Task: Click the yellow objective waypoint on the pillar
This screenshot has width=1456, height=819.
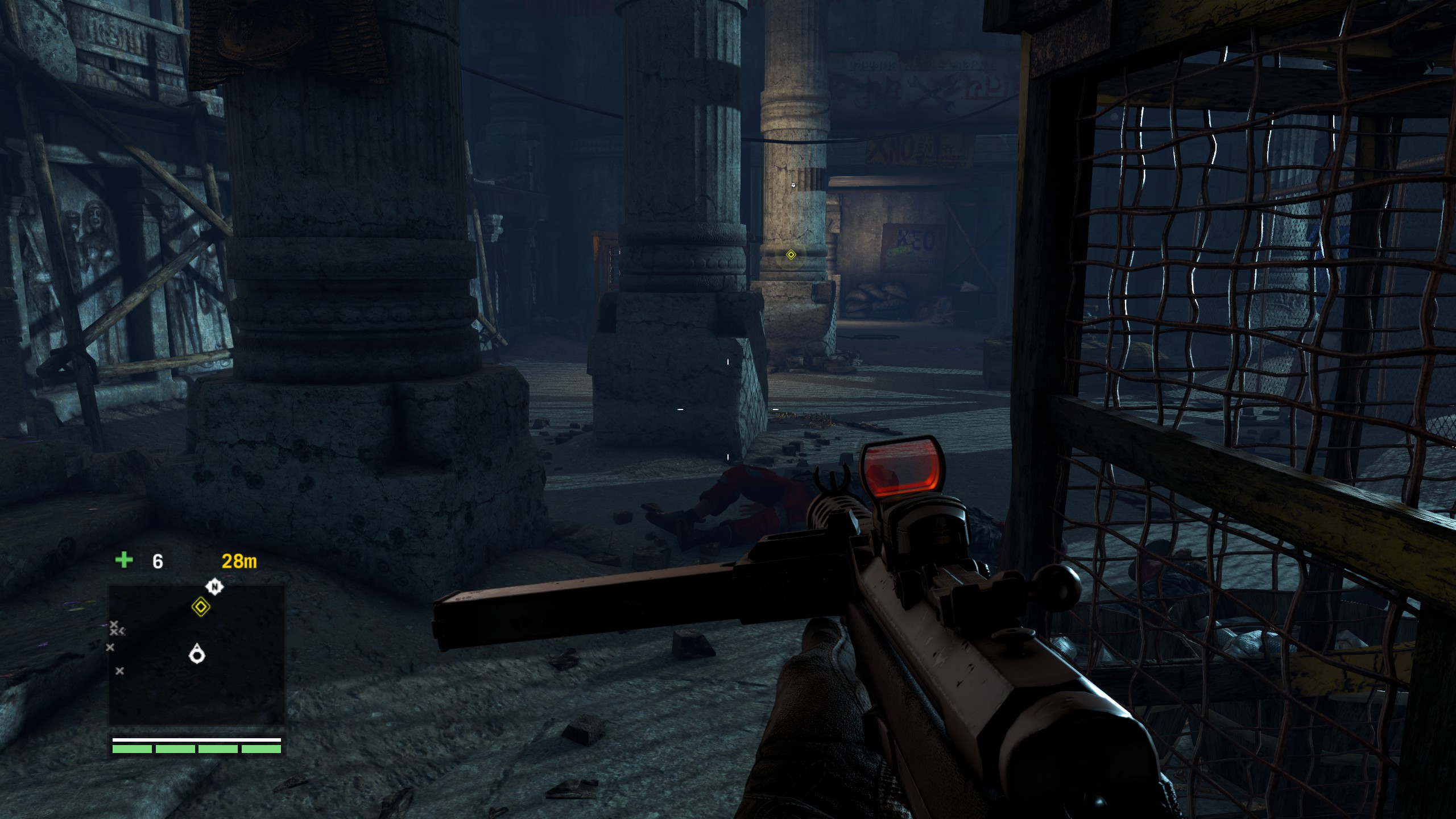Action: tap(791, 255)
